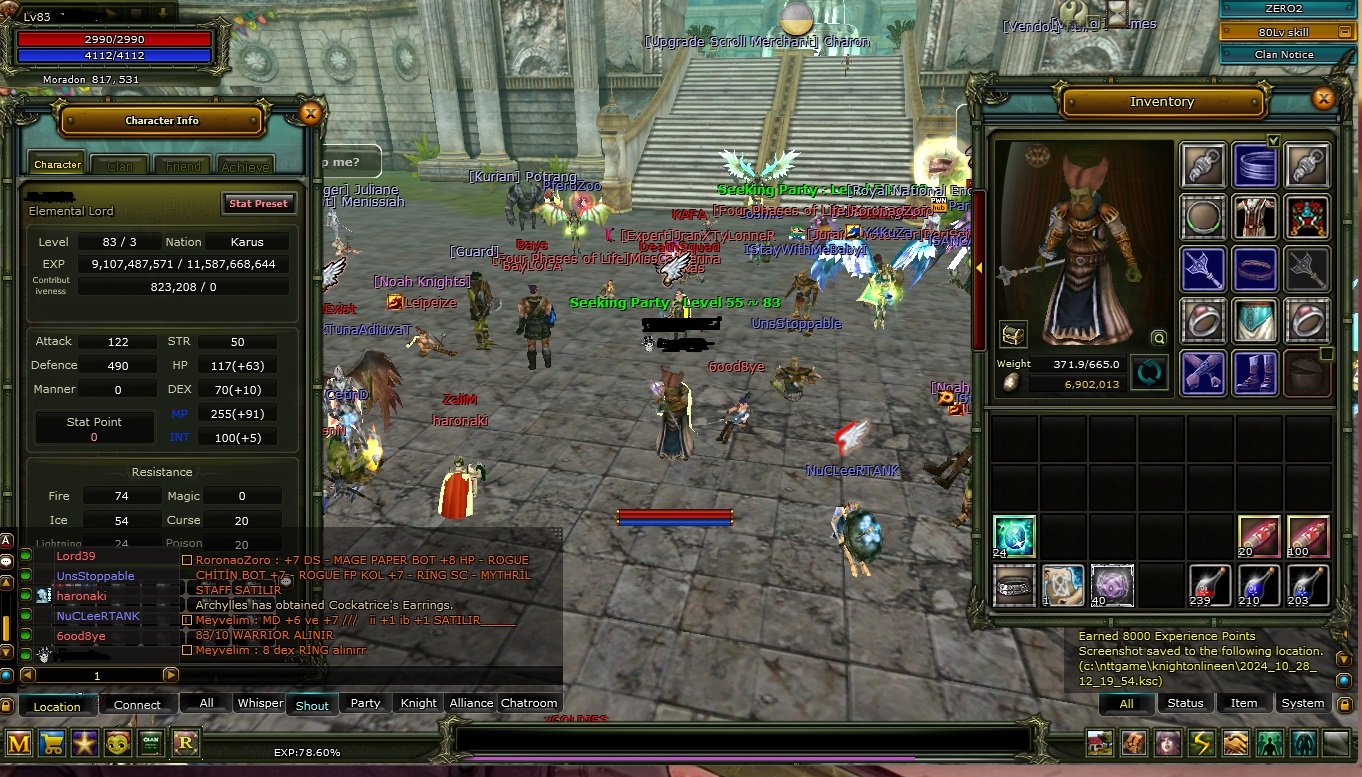Click the handshake trade icon on bottom toolbar
The image size is (1362, 777).
click(x=1234, y=743)
